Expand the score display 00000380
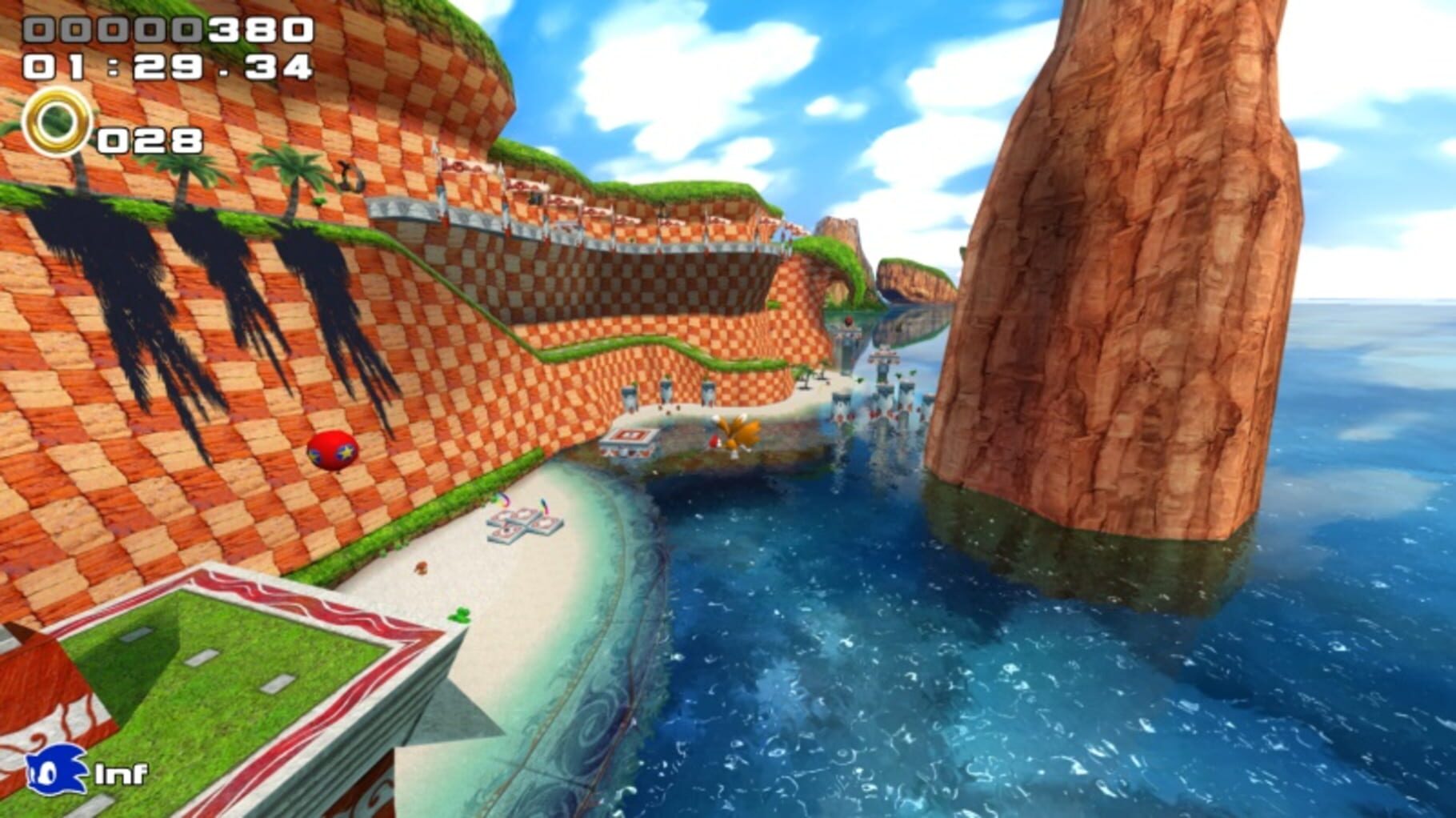Viewport: 1456px width, 818px height. click(165, 29)
